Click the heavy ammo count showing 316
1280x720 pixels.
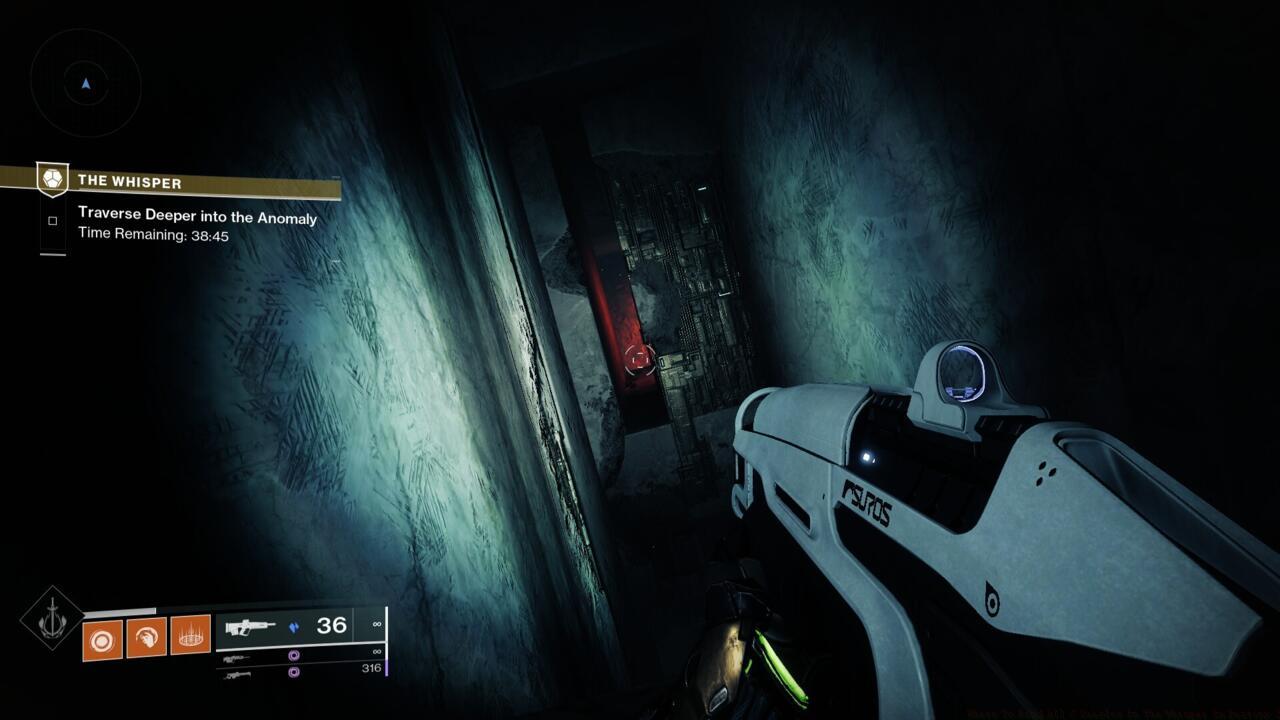click(x=373, y=668)
